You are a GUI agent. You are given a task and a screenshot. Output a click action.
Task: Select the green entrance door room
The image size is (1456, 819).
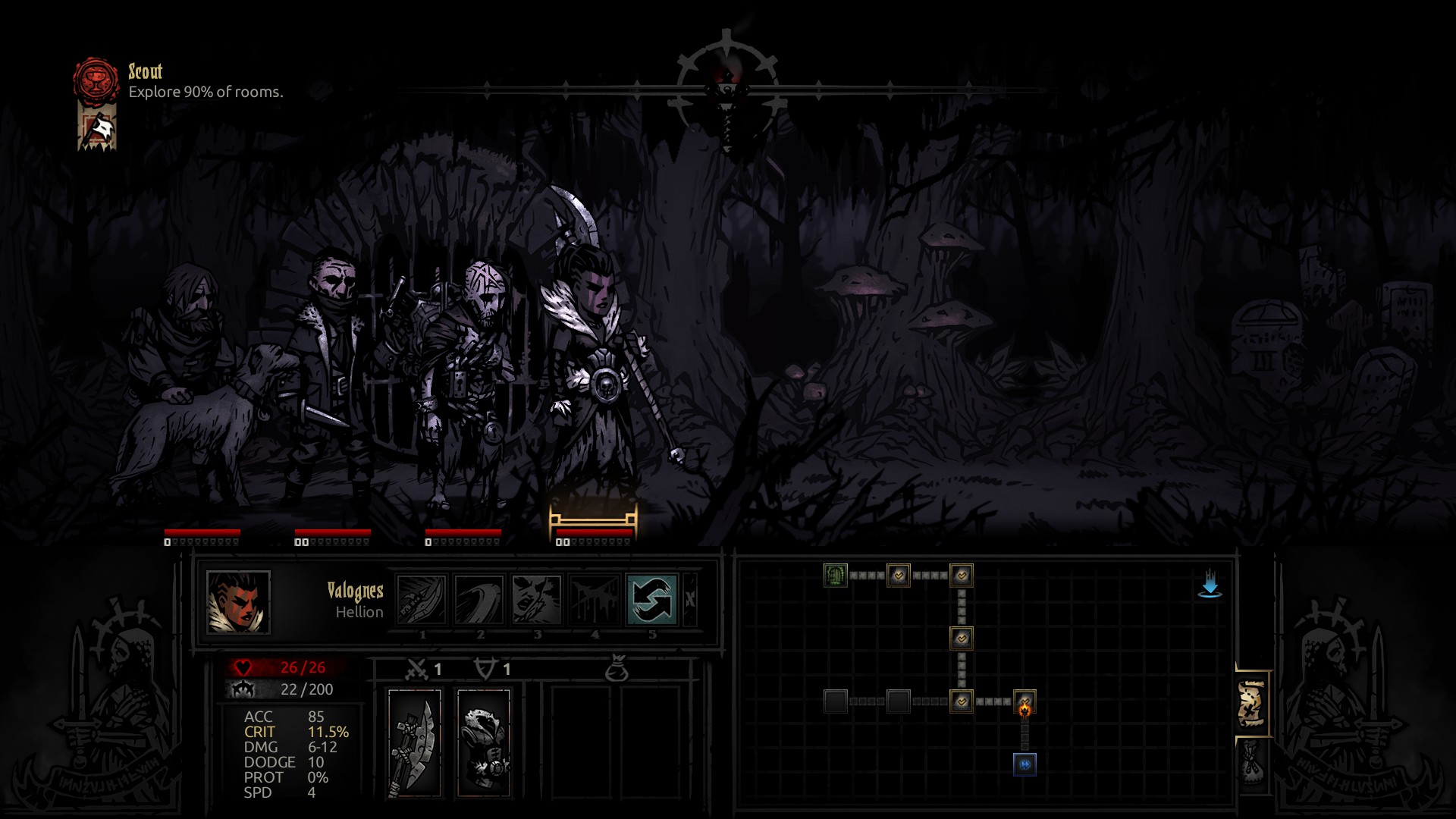pos(835,576)
